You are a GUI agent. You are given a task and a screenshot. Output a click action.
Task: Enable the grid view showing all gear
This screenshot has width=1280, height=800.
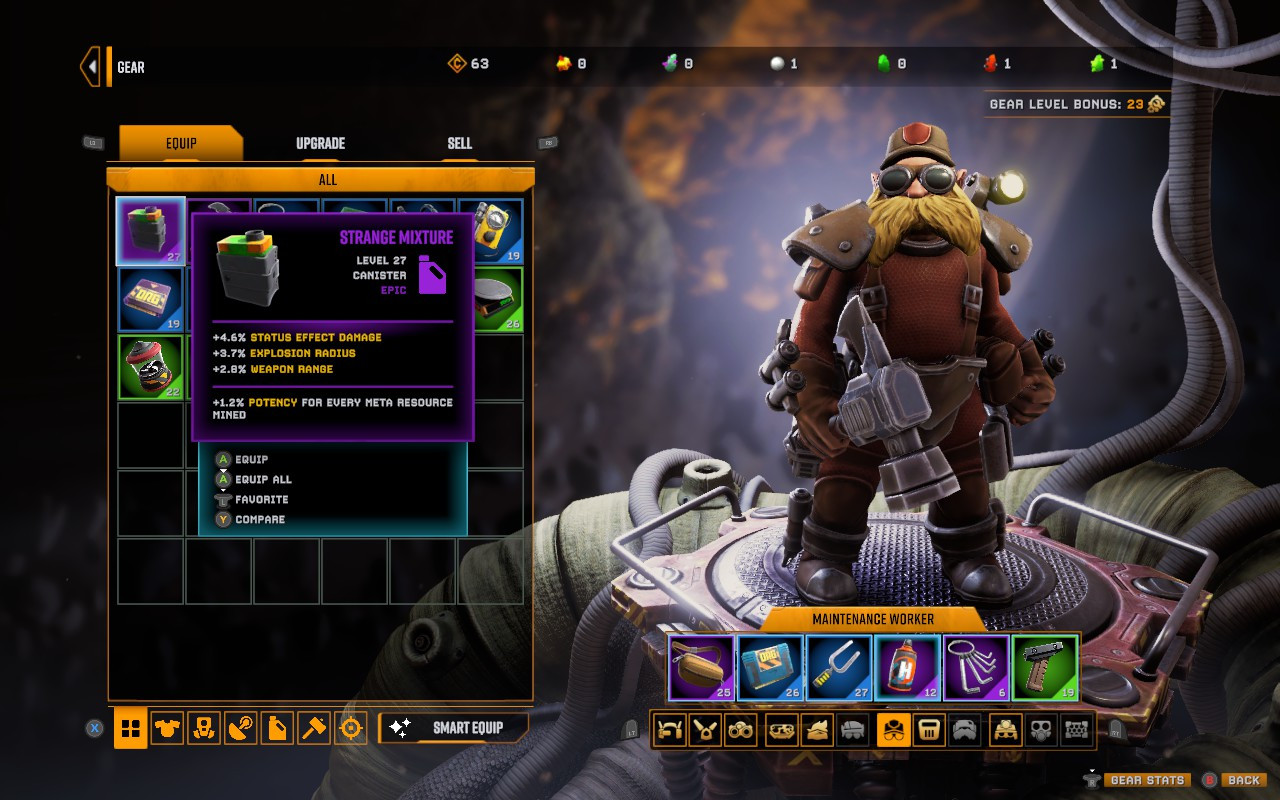point(131,729)
